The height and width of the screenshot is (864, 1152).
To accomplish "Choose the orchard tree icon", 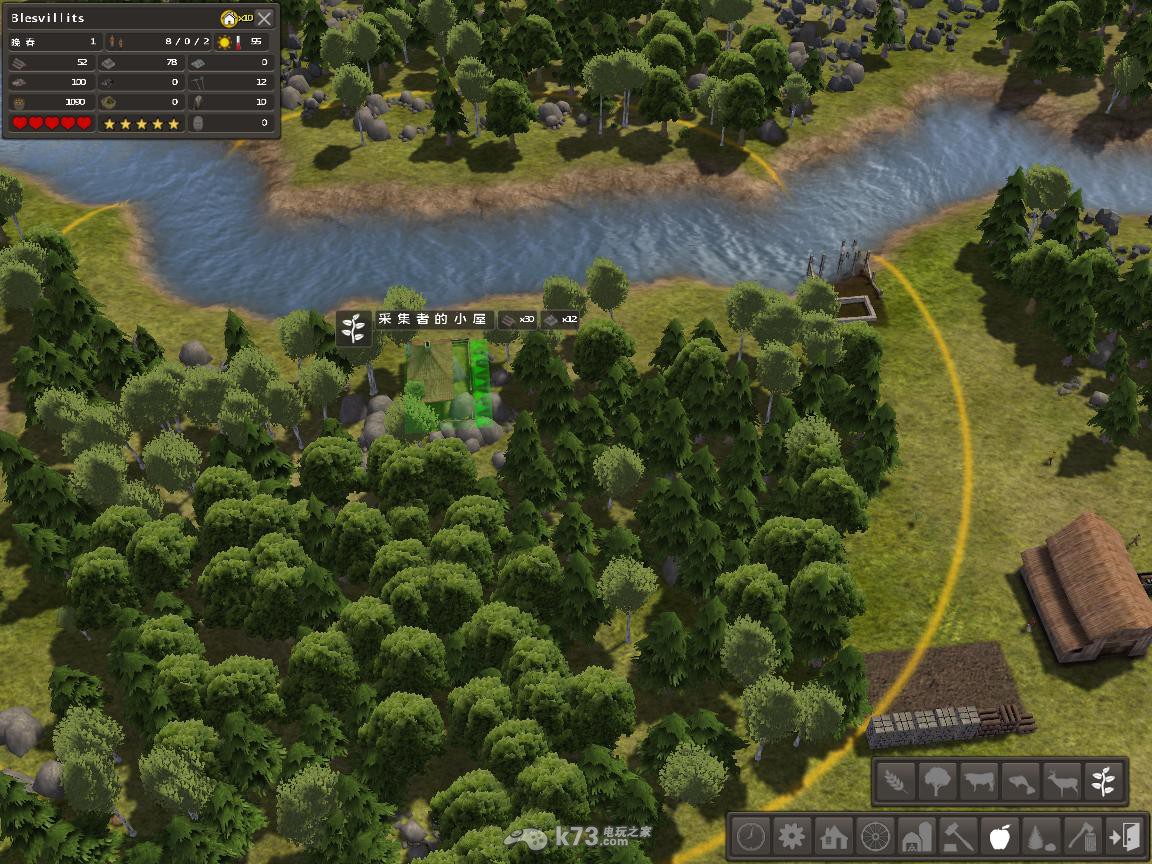I will (x=937, y=780).
